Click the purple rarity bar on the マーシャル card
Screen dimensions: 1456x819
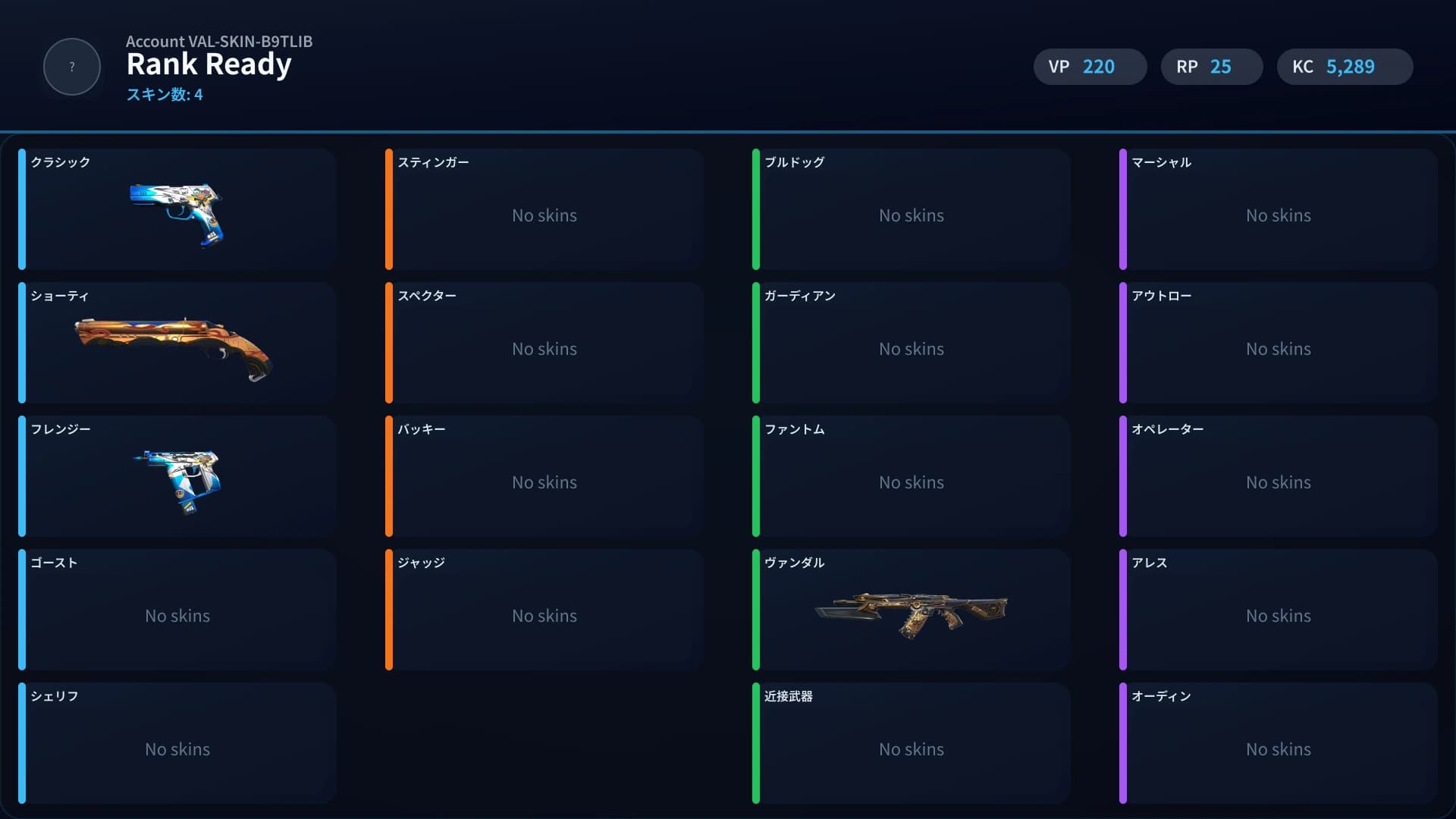1124,209
